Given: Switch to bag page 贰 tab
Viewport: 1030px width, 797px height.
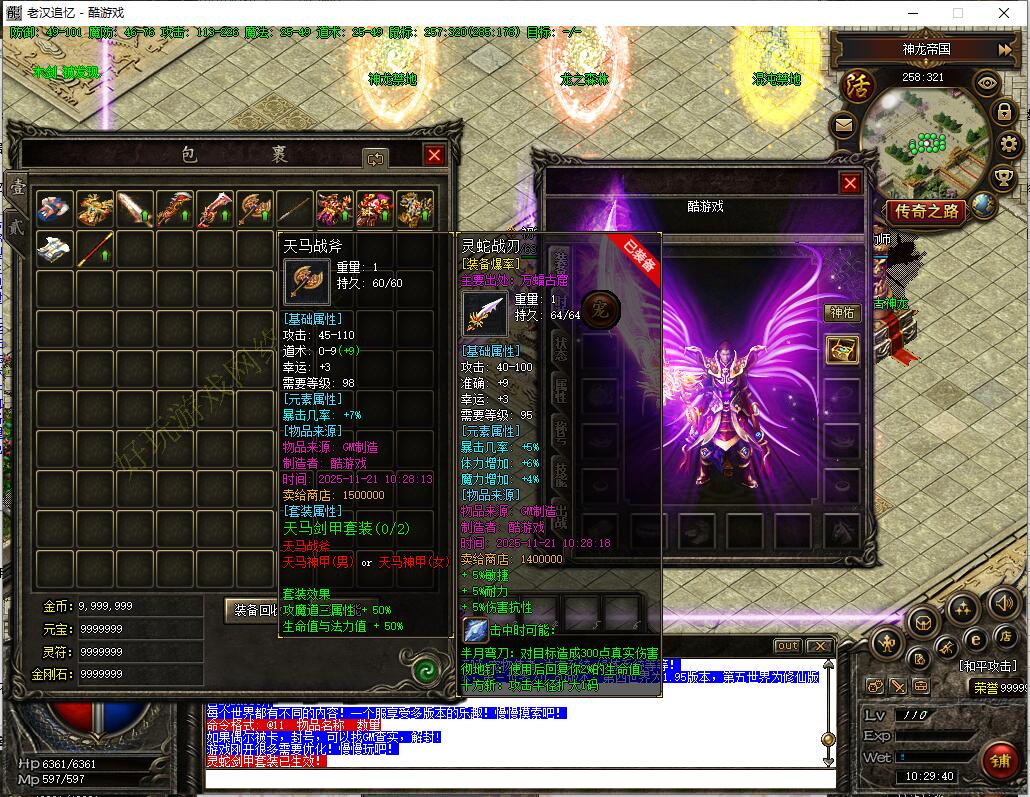Looking at the screenshot, I should [x=17, y=226].
